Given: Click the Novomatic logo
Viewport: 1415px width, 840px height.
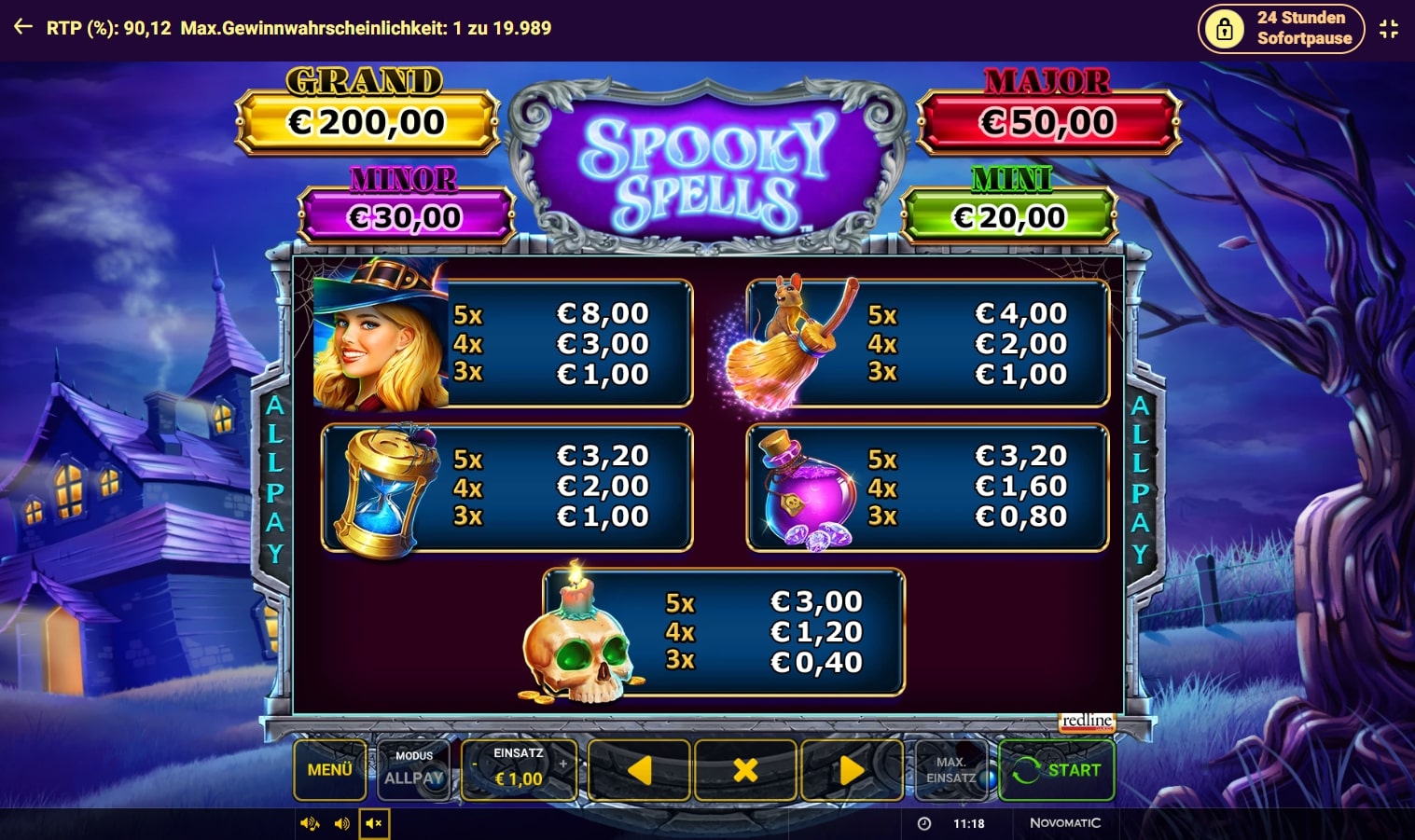Looking at the screenshot, I should click(x=1066, y=823).
